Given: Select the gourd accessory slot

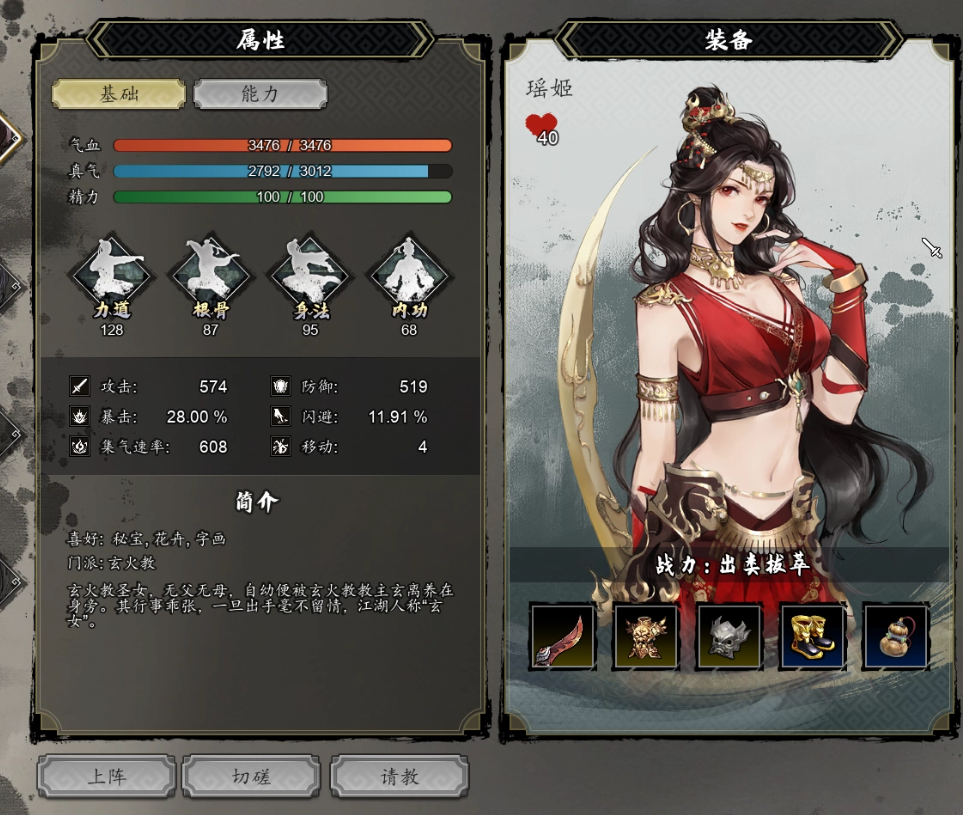Looking at the screenshot, I should 896,636.
